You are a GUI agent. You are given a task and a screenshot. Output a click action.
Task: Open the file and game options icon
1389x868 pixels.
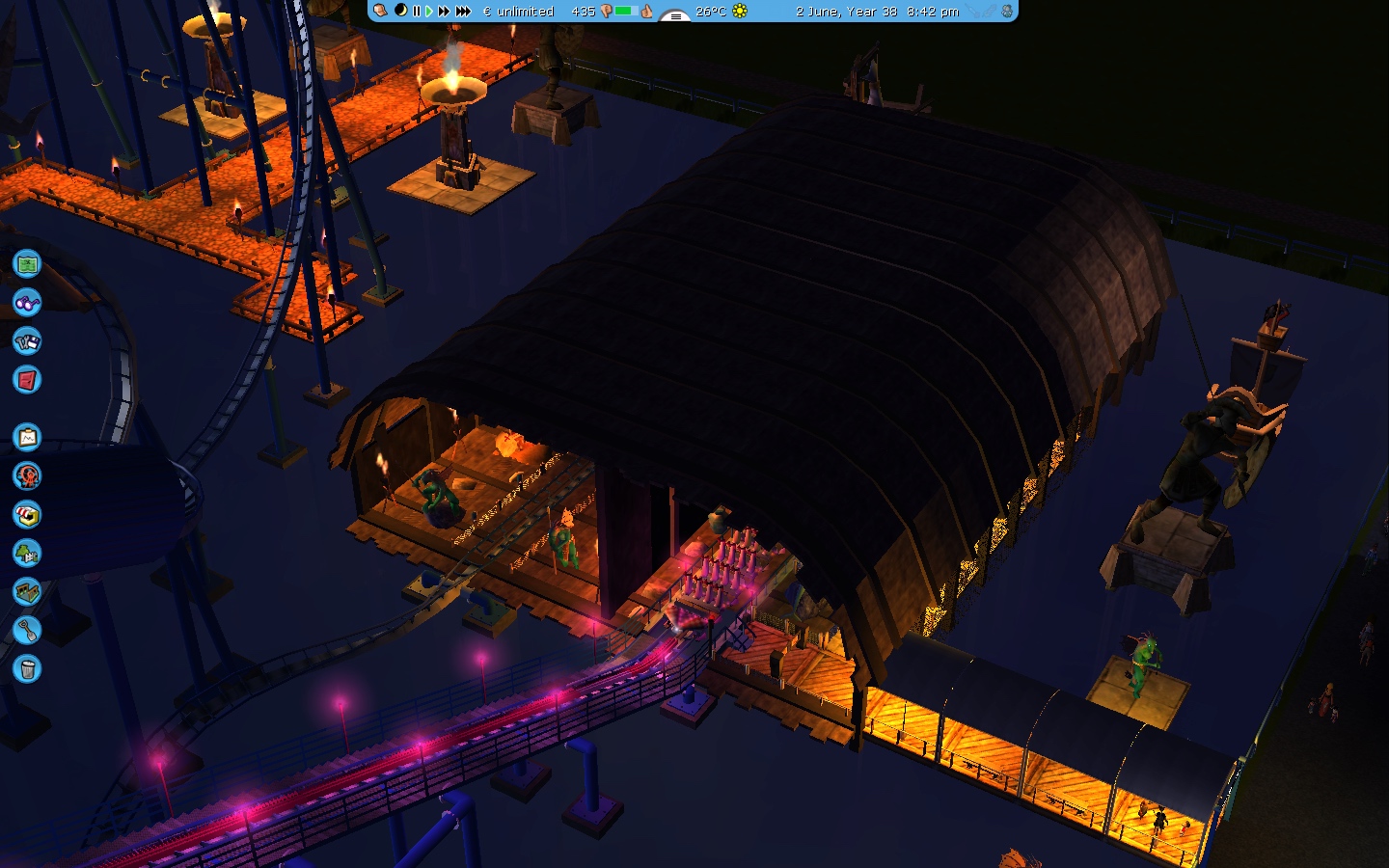point(27,341)
